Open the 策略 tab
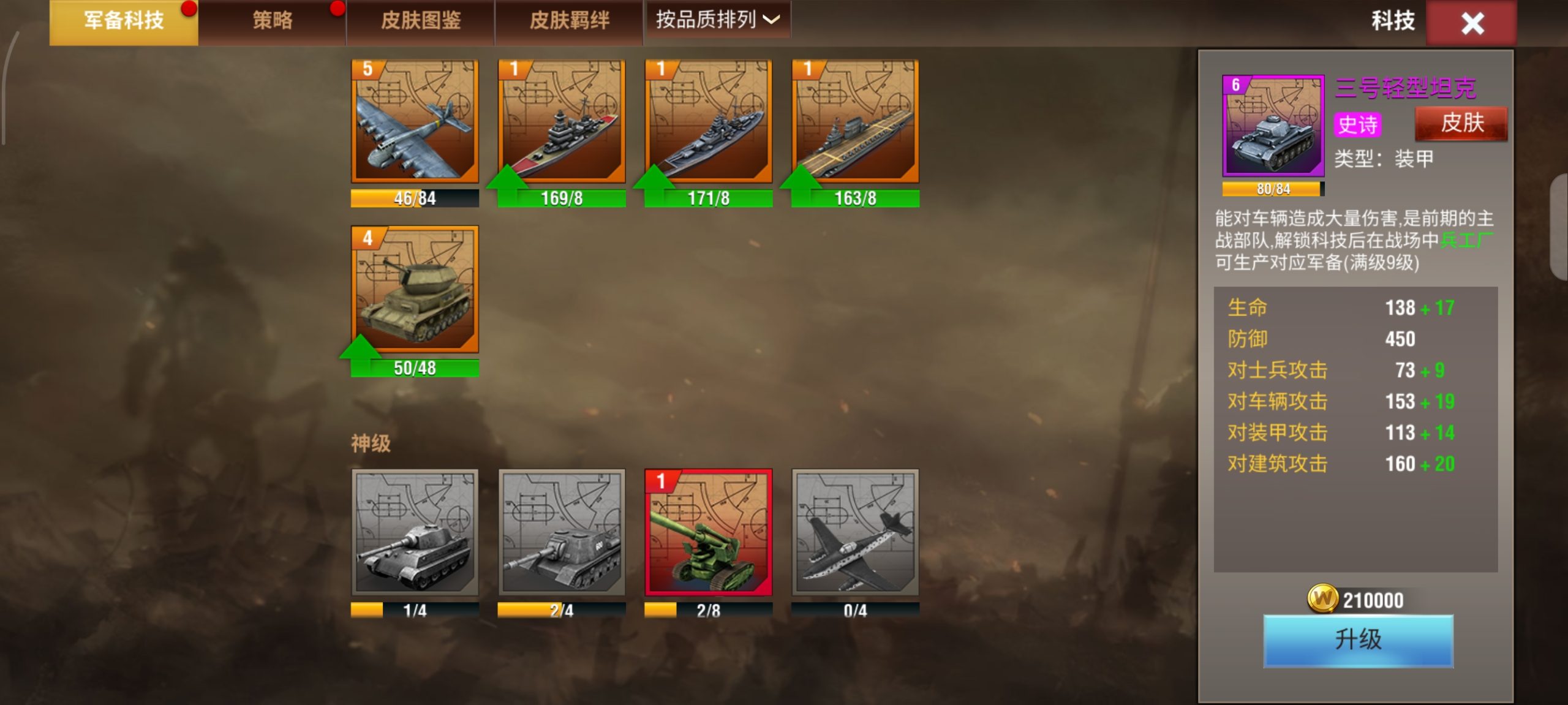Screen dimensions: 1568x705 click(x=272, y=21)
